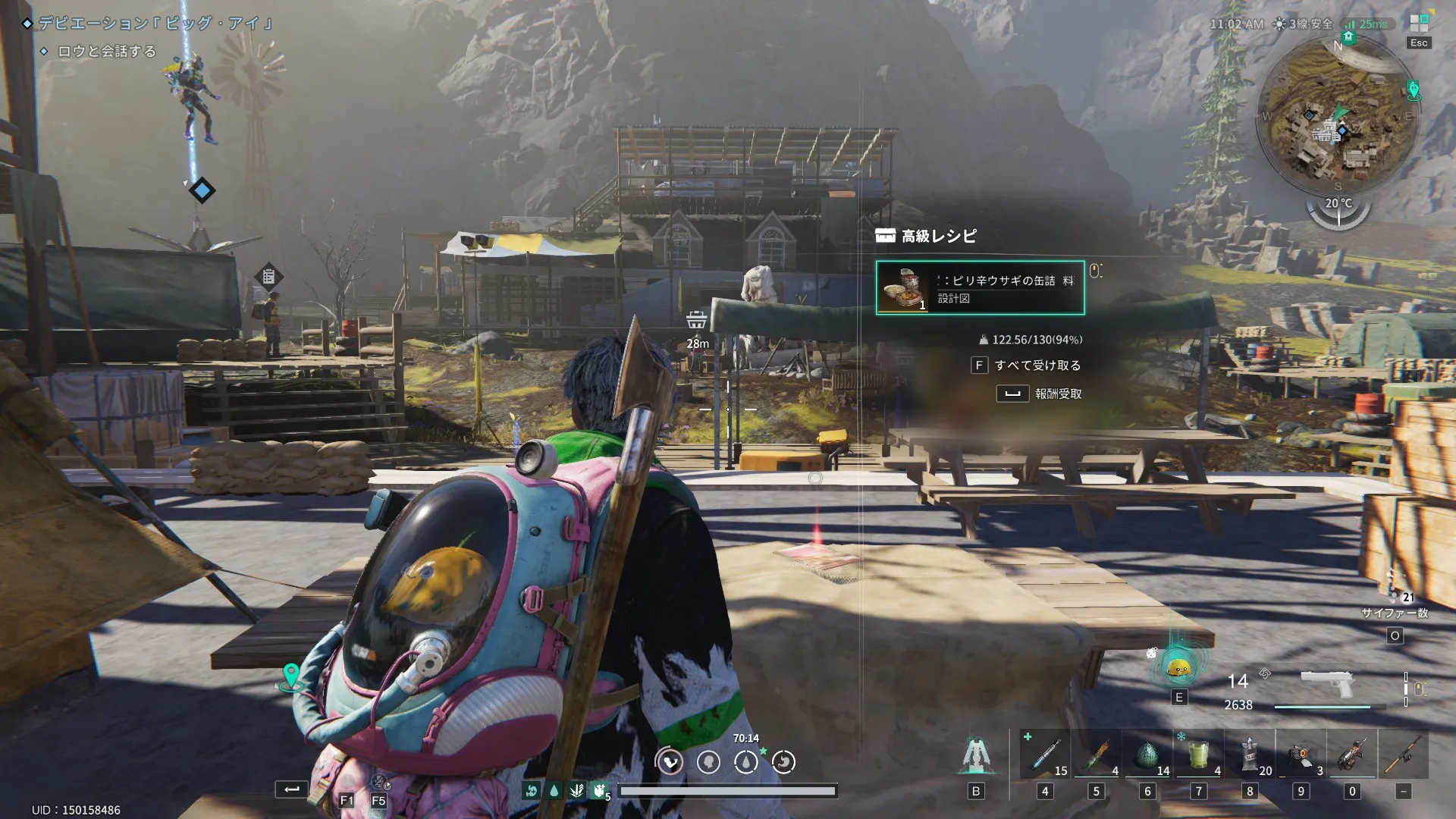Click the hunger stomach status icon

(x=670, y=761)
